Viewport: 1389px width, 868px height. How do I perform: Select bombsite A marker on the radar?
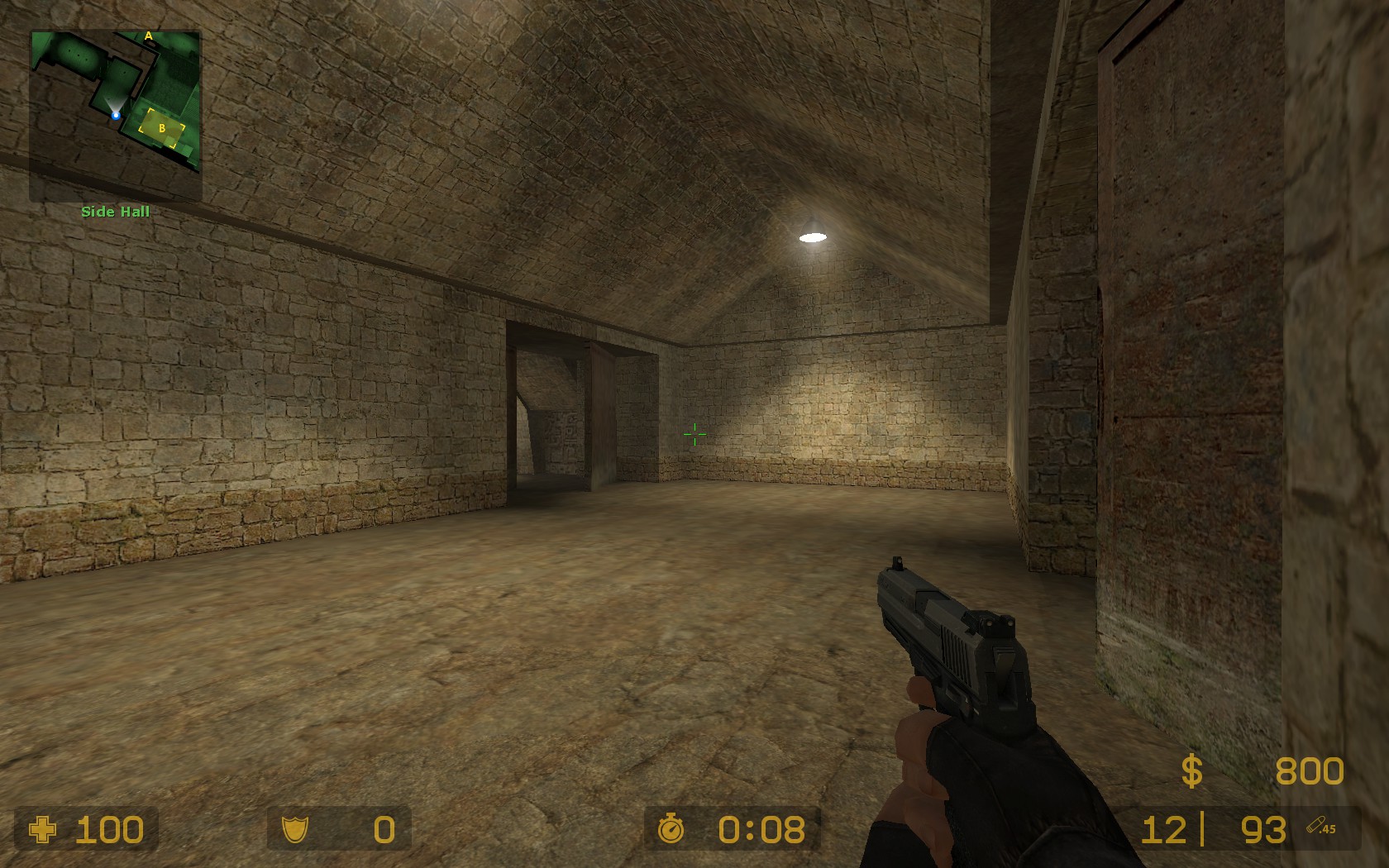tap(149, 36)
